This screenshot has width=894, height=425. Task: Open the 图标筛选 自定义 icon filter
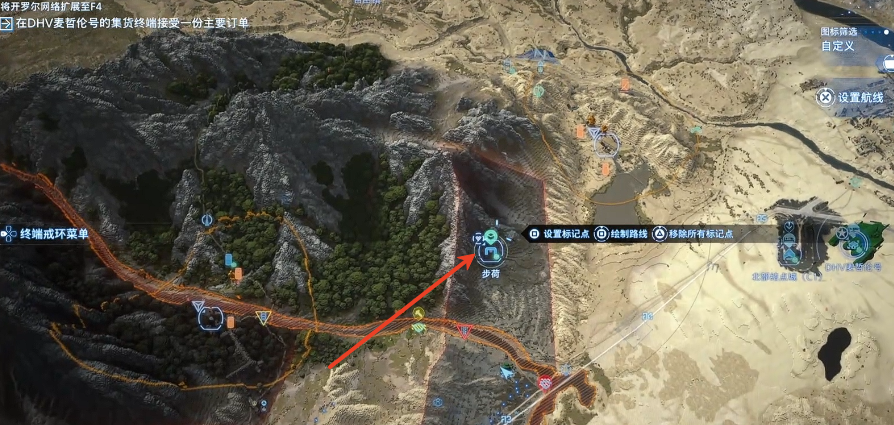coord(837,46)
